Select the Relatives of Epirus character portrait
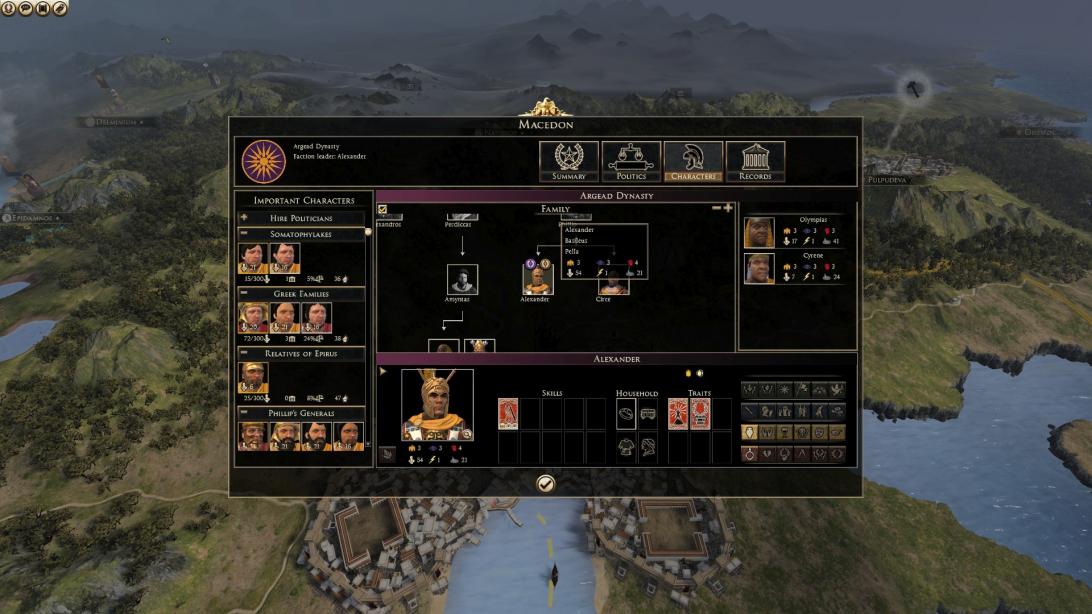Screen dimensions: 1092x614 253,377
